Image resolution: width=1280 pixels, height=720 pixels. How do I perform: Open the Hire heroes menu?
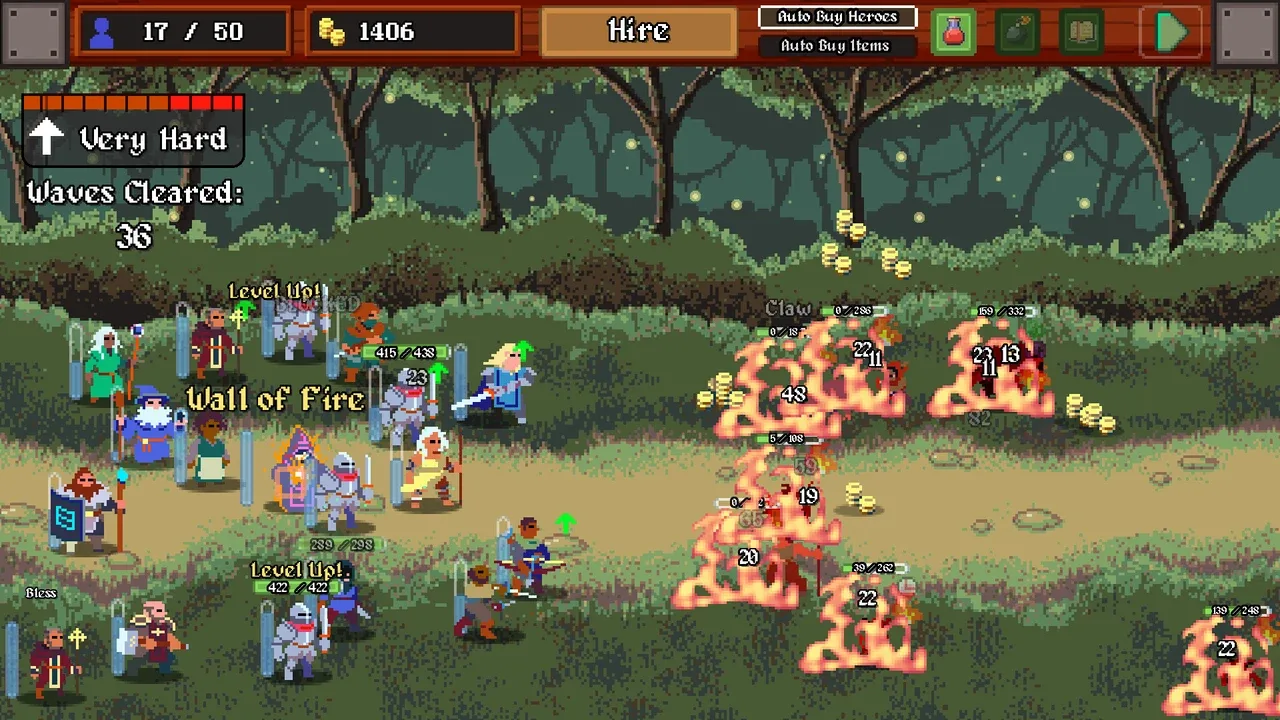click(x=639, y=31)
